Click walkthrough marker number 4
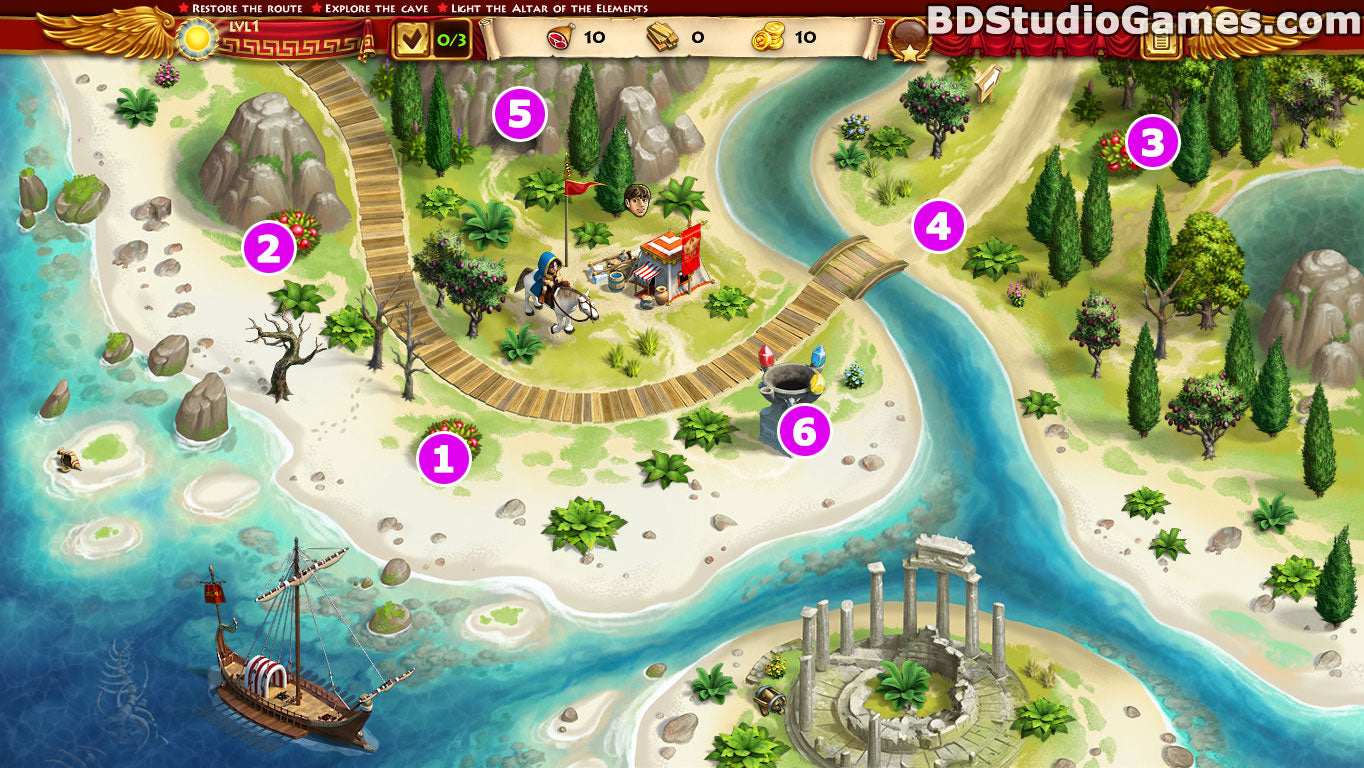 click(938, 226)
